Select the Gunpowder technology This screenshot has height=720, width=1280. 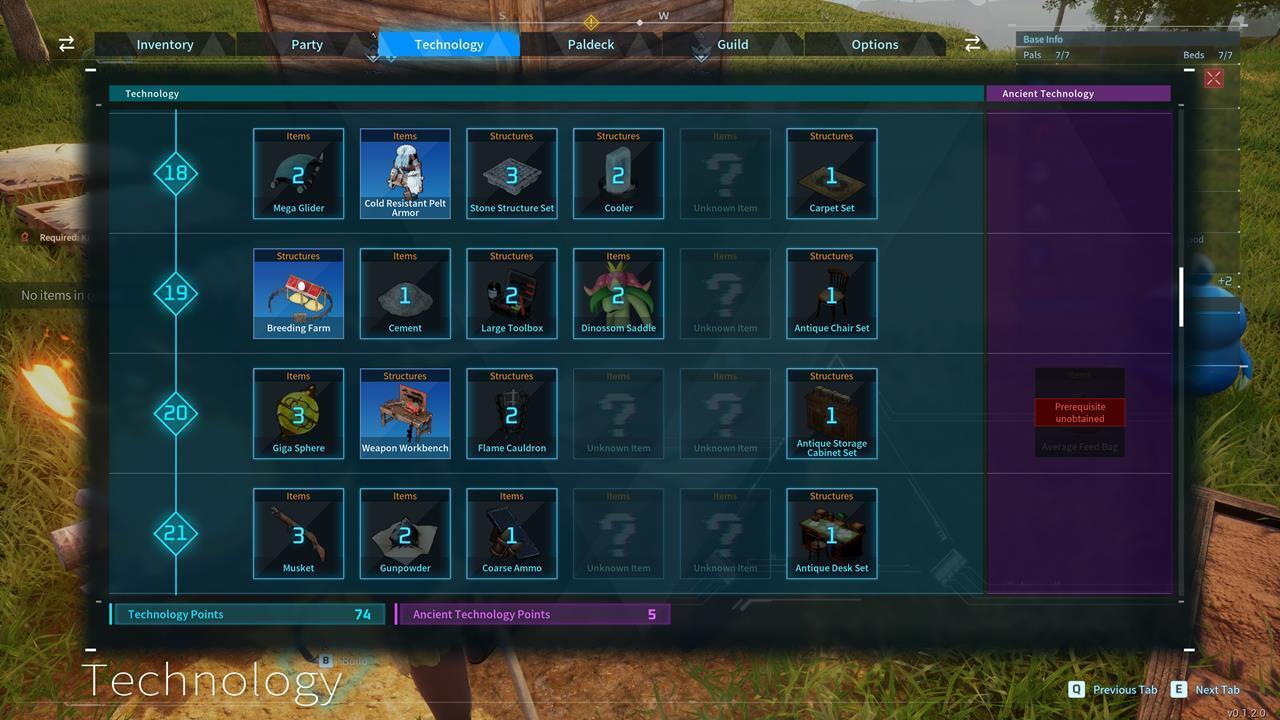click(x=405, y=533)
